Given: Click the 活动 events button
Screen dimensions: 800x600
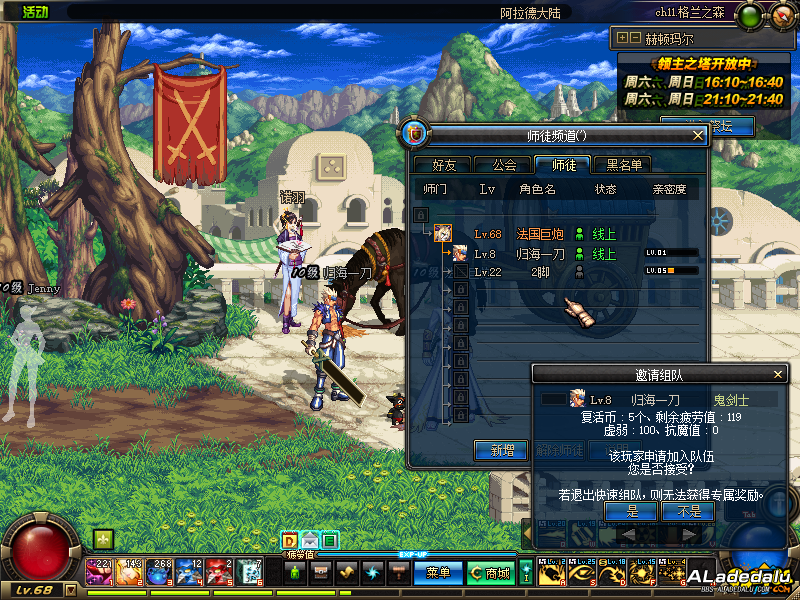Looking at the screenshot, I should pos(36,12).
